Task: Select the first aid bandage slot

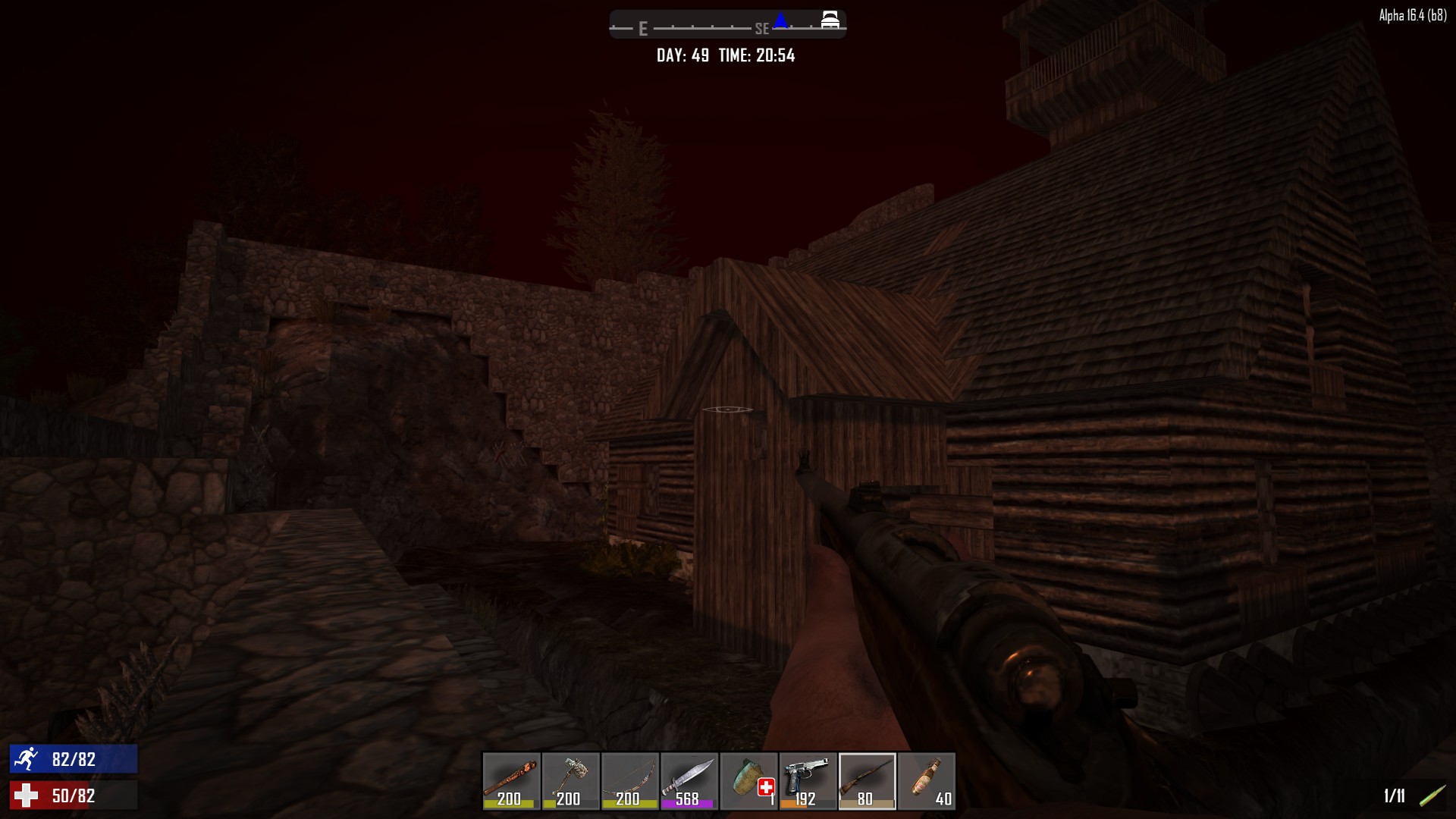Action: point(748,780)
